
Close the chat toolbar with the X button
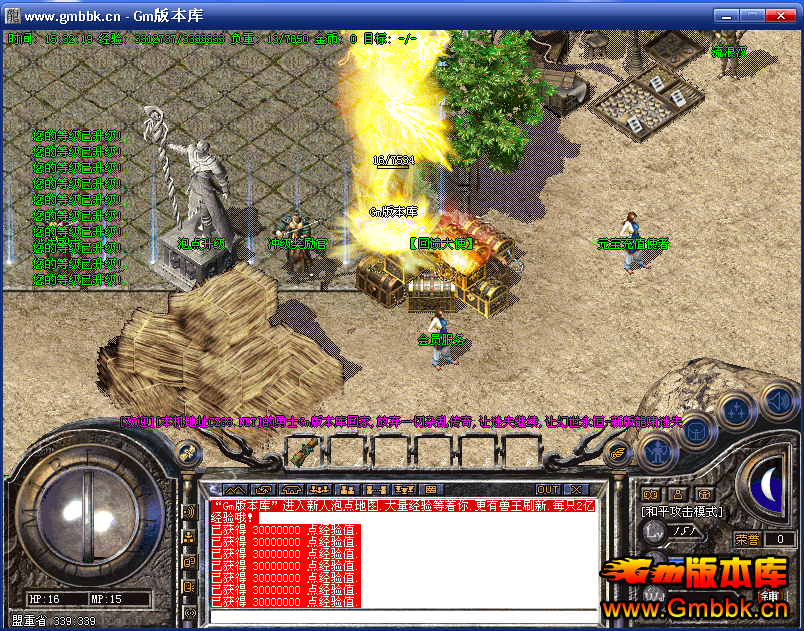pos(575,489)
